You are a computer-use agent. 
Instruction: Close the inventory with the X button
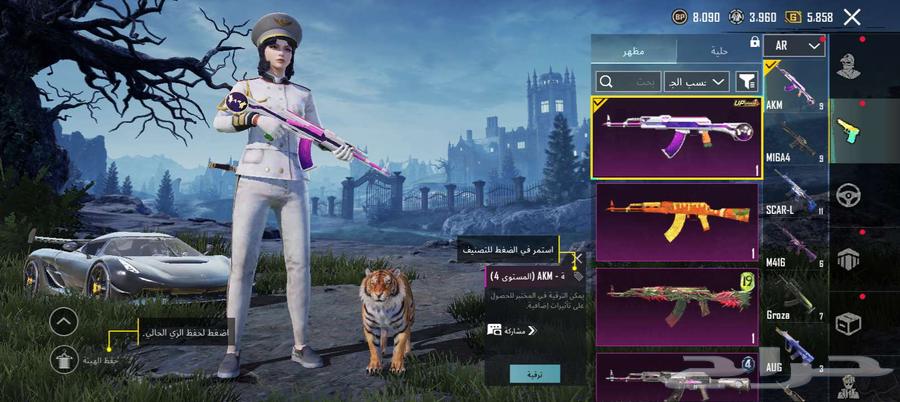click(x=852, y=17)
